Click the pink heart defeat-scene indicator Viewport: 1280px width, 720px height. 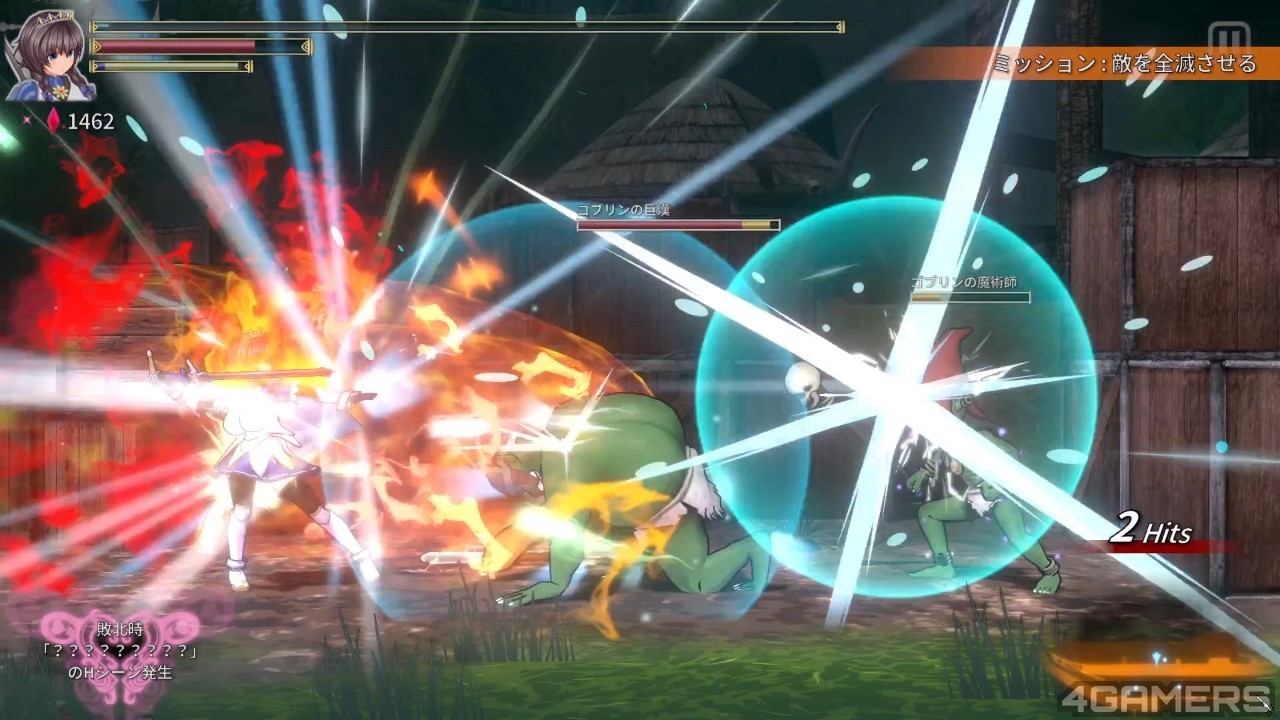(120, 645)
